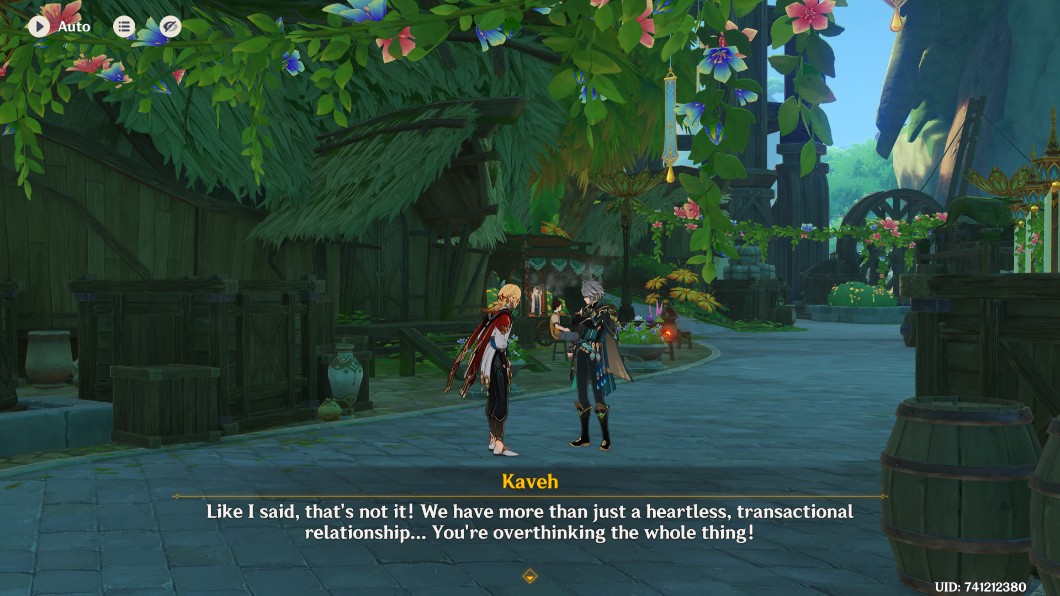This screenshot has width=1060, height=596.
Task: Open the dialogue history log
Action: coord(124,27)
